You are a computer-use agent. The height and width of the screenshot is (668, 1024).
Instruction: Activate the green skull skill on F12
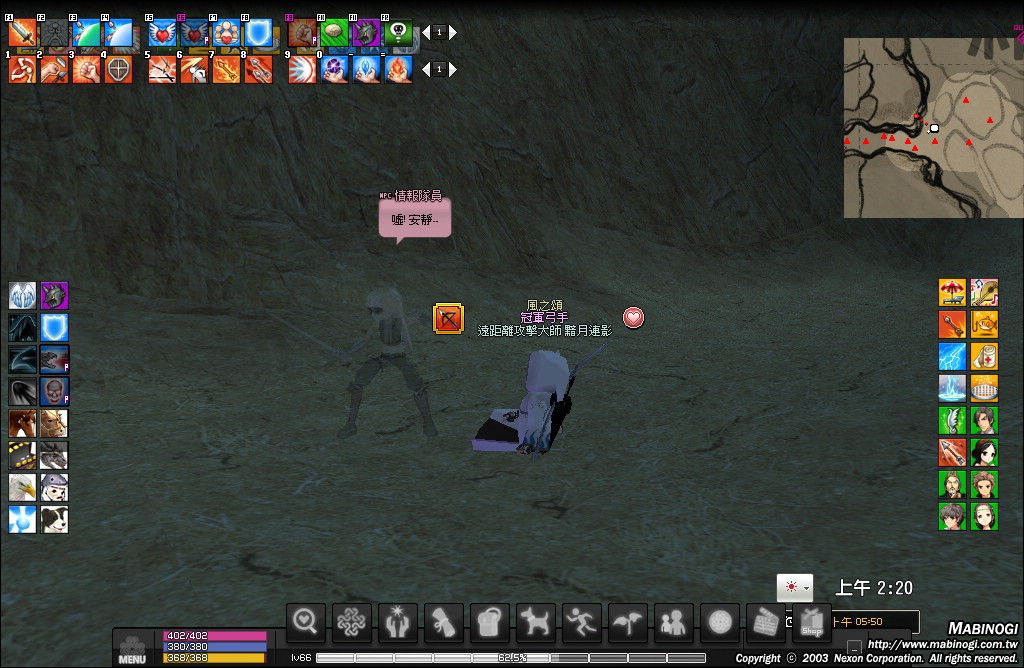click(x=398, y=33)
